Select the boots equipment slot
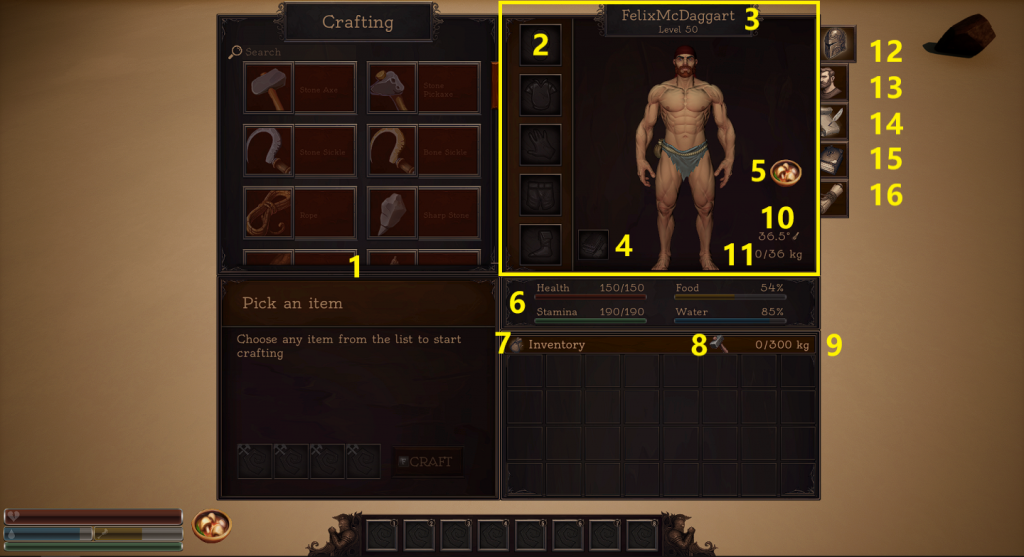The width and height of the screenshot is (1024, 557). pos(540,245)
